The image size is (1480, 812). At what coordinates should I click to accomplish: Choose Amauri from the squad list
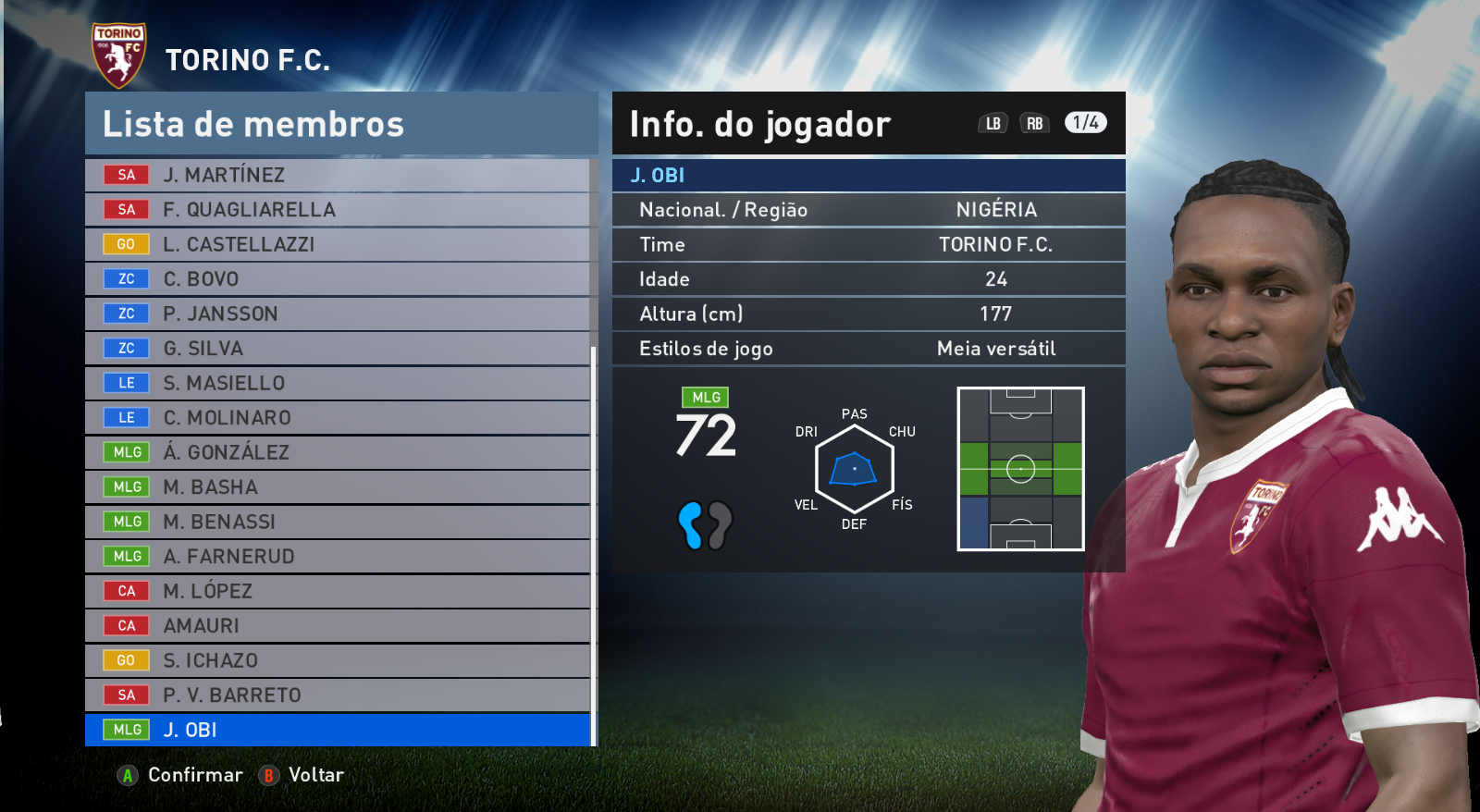pyautogui.click(x=337, y=626)
